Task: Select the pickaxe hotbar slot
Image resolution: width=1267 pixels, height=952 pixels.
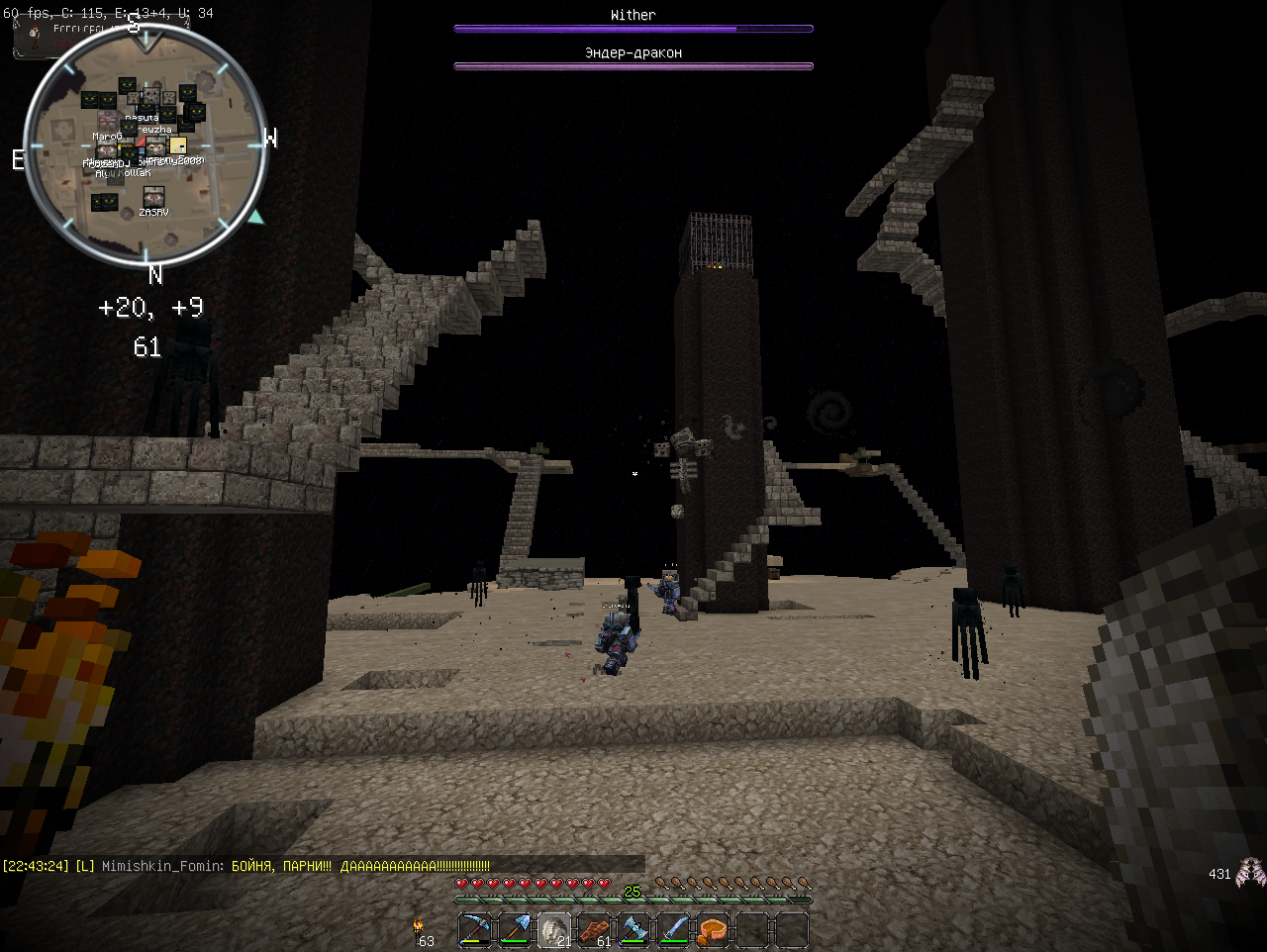Action: pos(475,930)
